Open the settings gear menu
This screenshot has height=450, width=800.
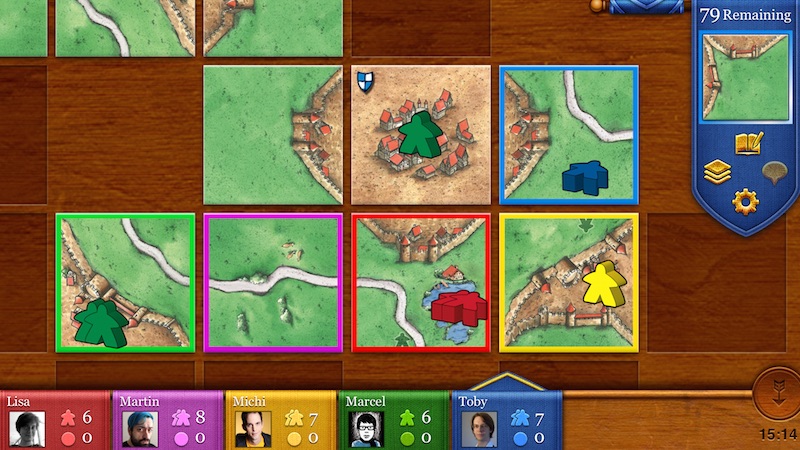click(x=745, y=201)
